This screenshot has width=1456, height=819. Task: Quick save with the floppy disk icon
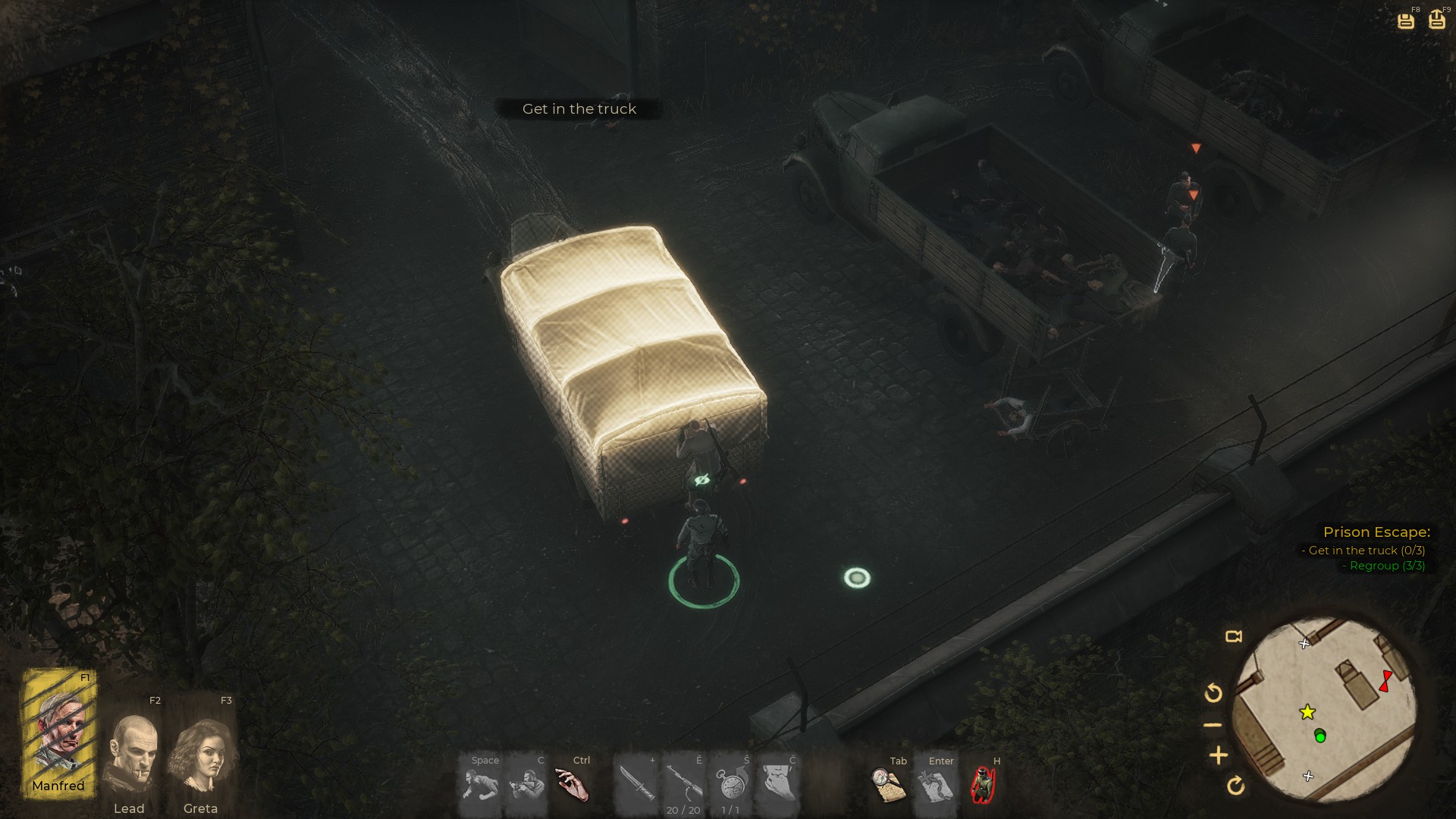click(x=1406, y=20)
